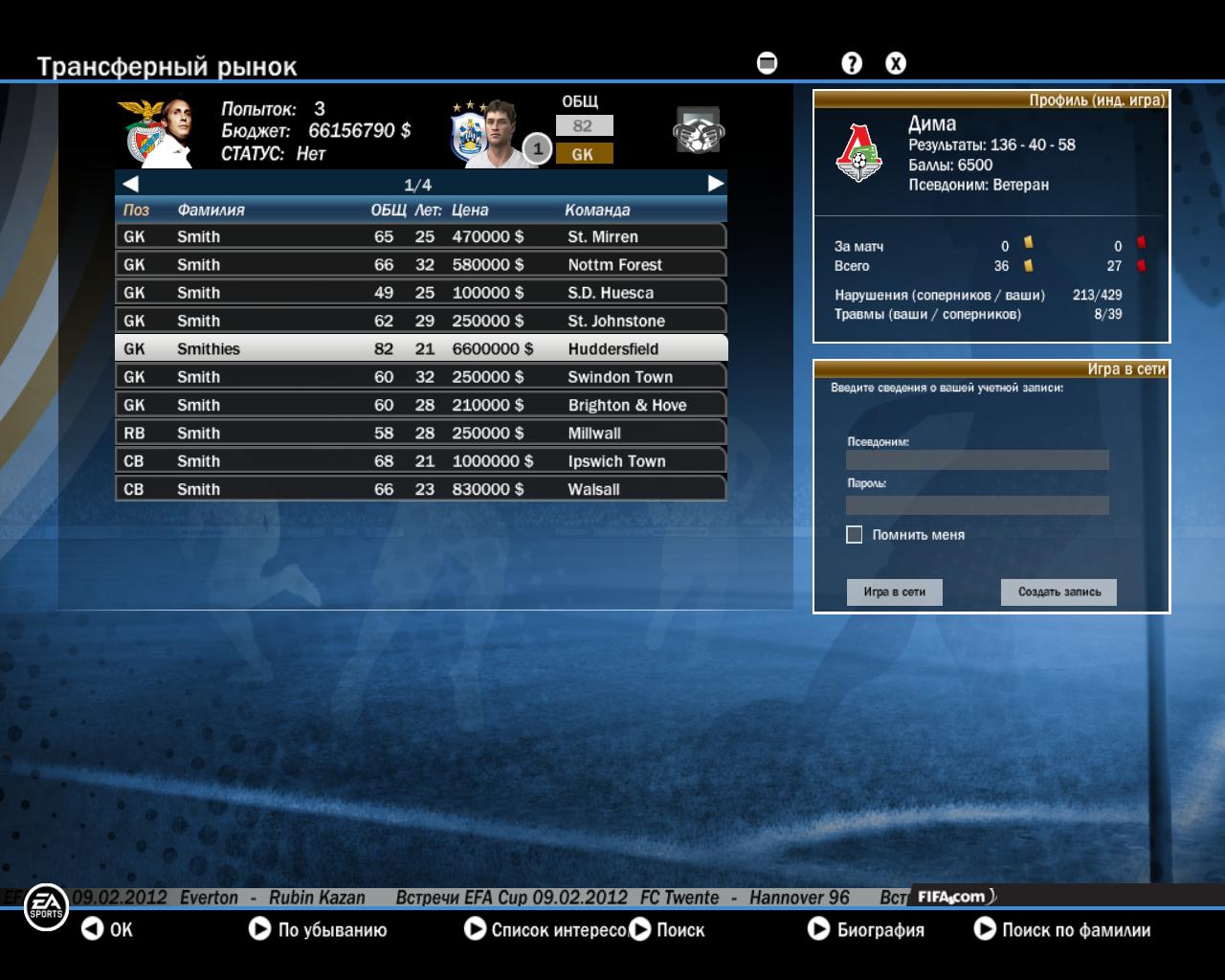The height and width of the screenshot is (980, 1225).
Task: Select the Walsall centre back Smith row
Action: 420,489
